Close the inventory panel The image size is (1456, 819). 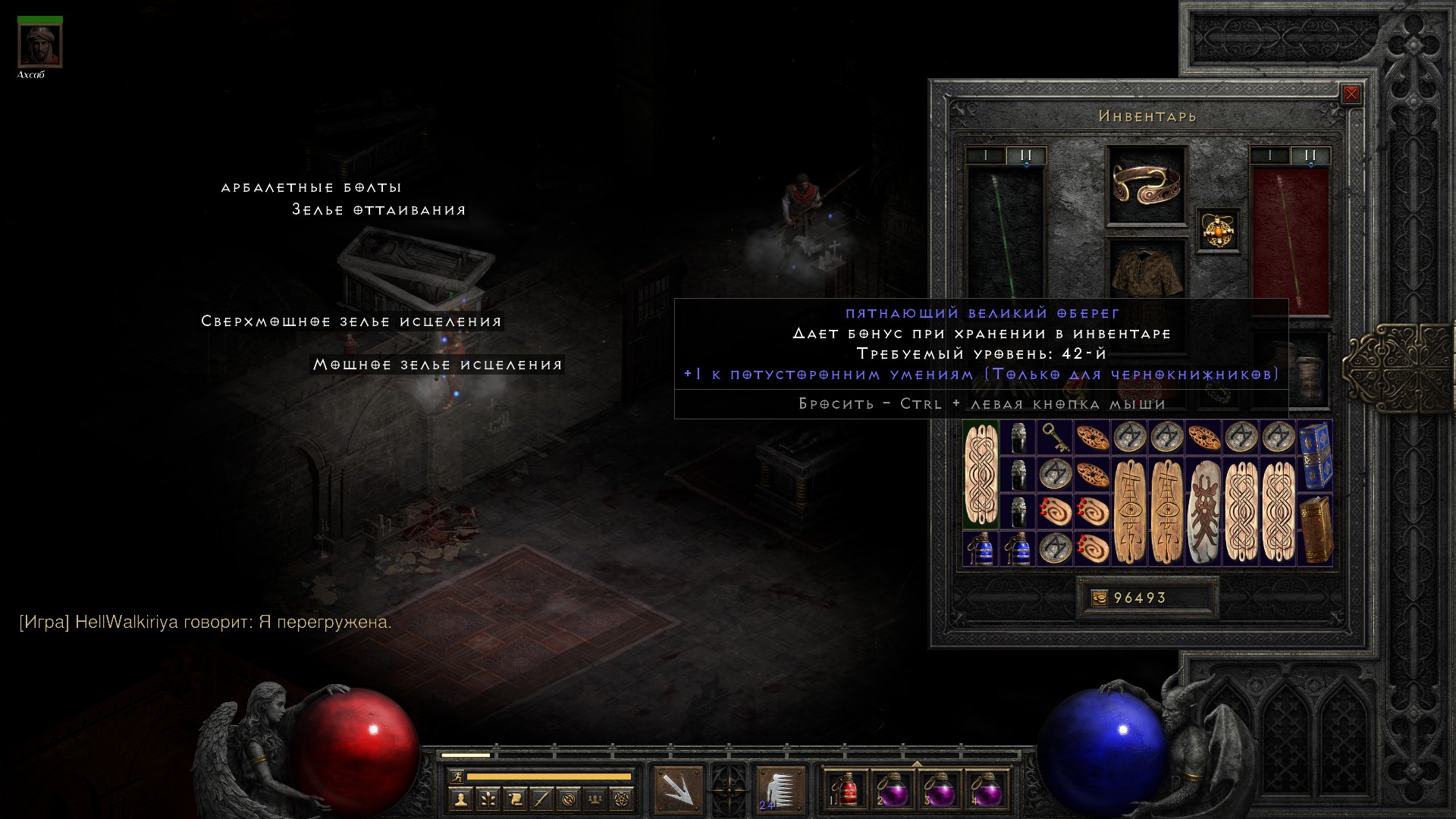click(x=1351, y=94)
